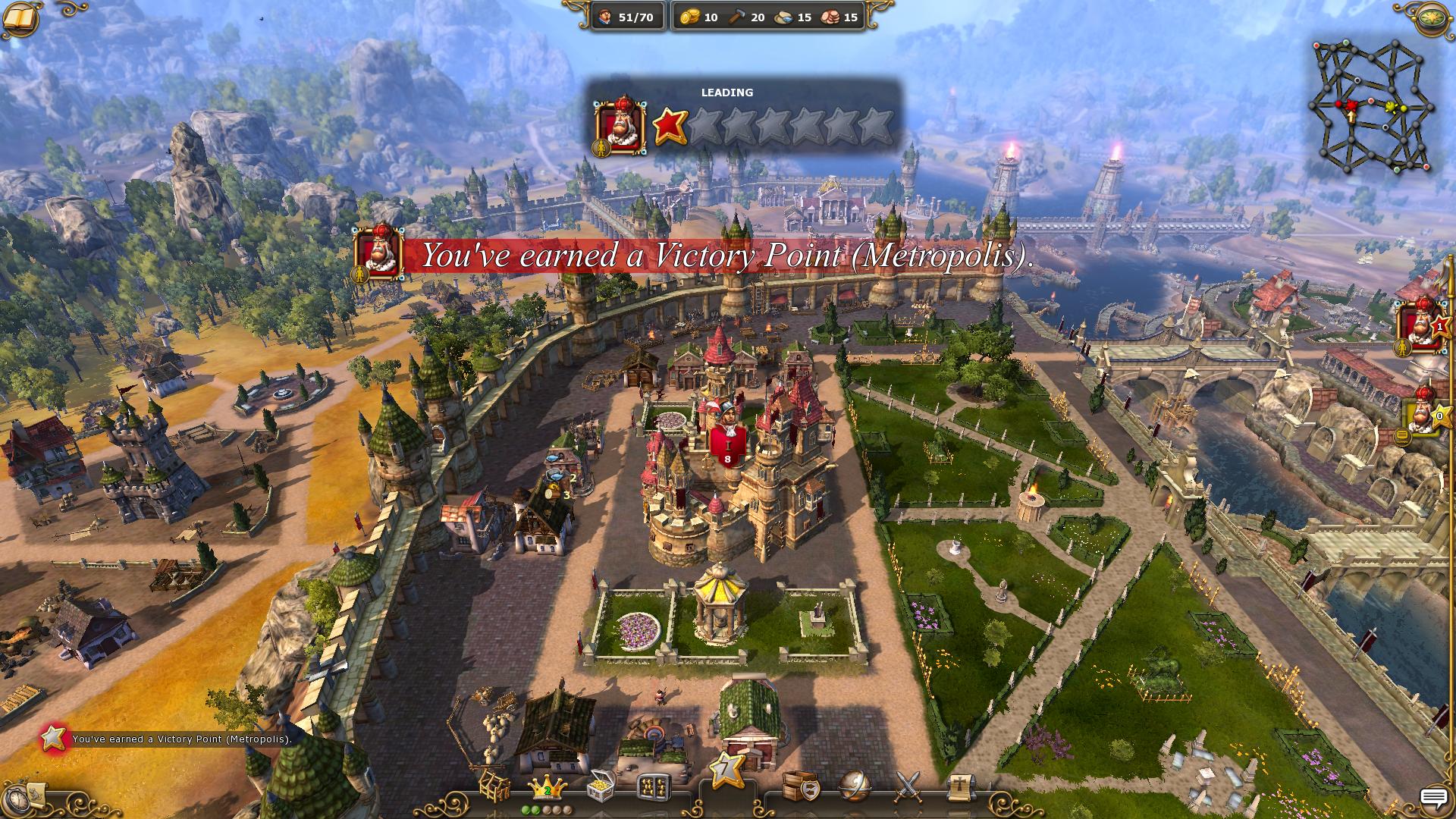Click the chat speech bubble icon
This screenshot has height=819, width=1456.
[1433, 798]
